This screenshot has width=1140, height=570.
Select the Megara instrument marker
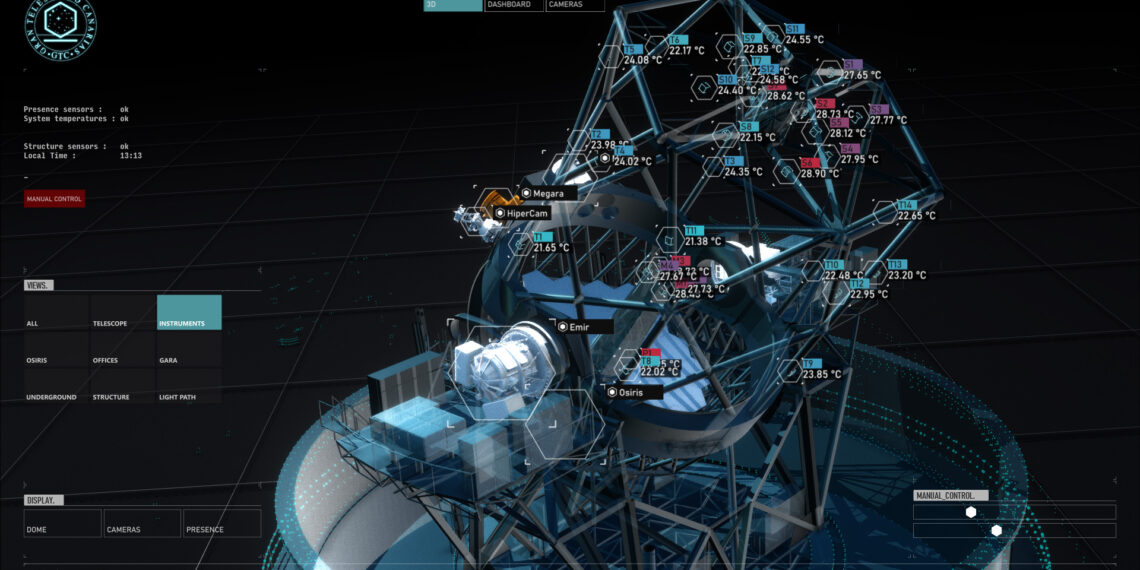[x=526, y=193]
